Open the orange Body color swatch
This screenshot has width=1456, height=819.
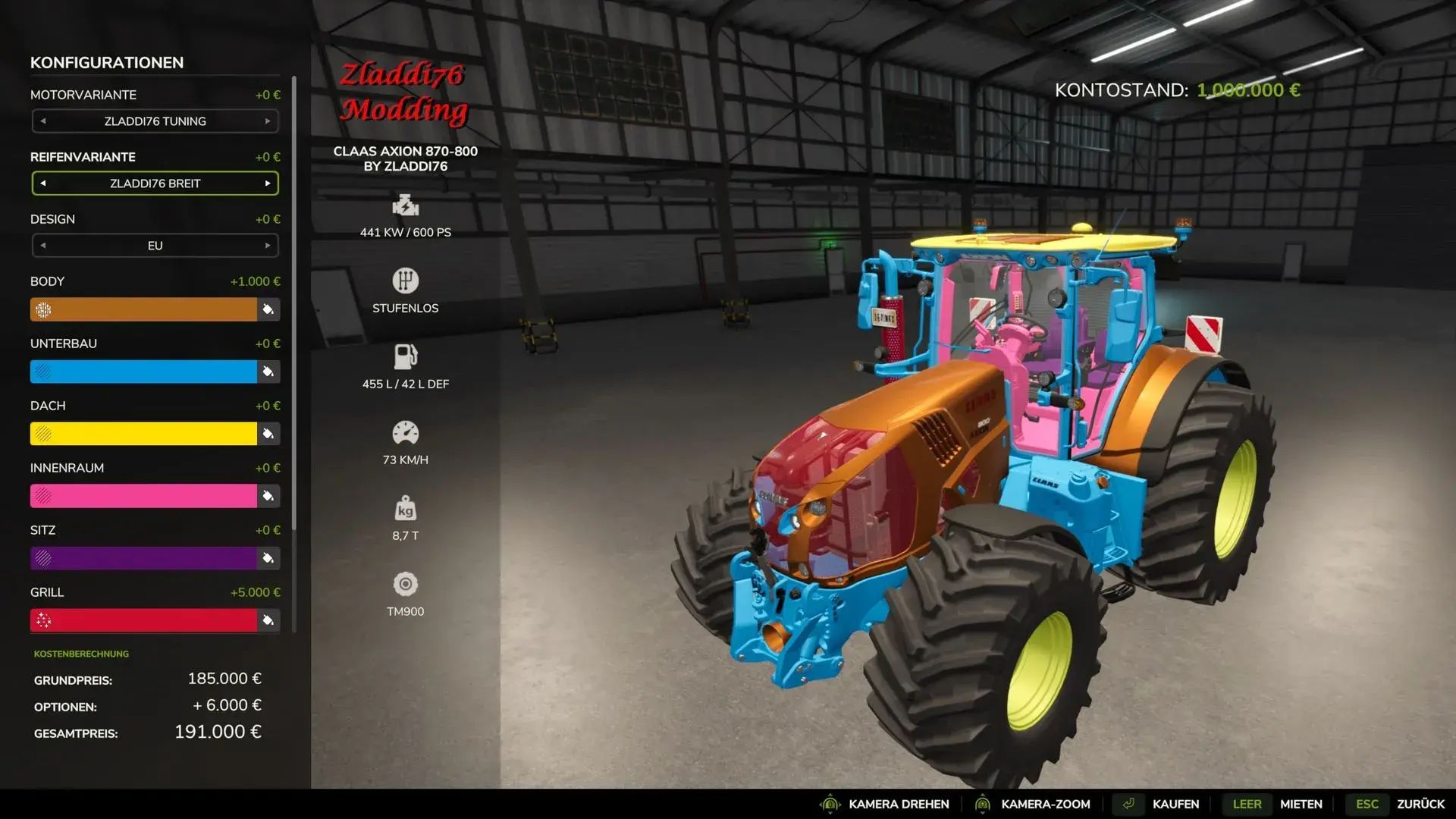coord(143,309)
